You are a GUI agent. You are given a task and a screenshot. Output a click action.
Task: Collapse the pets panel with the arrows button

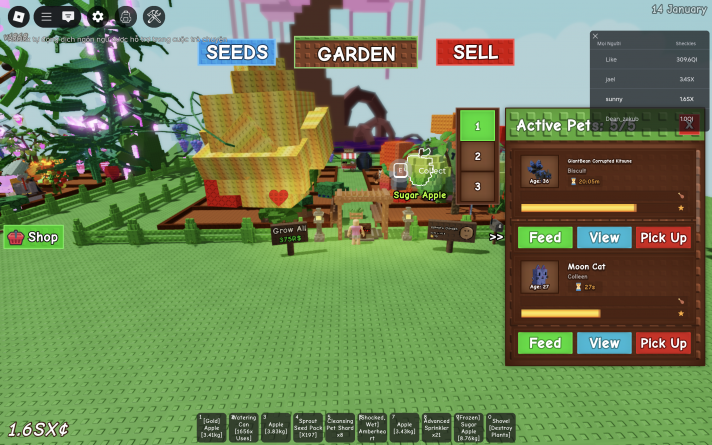click(x=496, y=237)
